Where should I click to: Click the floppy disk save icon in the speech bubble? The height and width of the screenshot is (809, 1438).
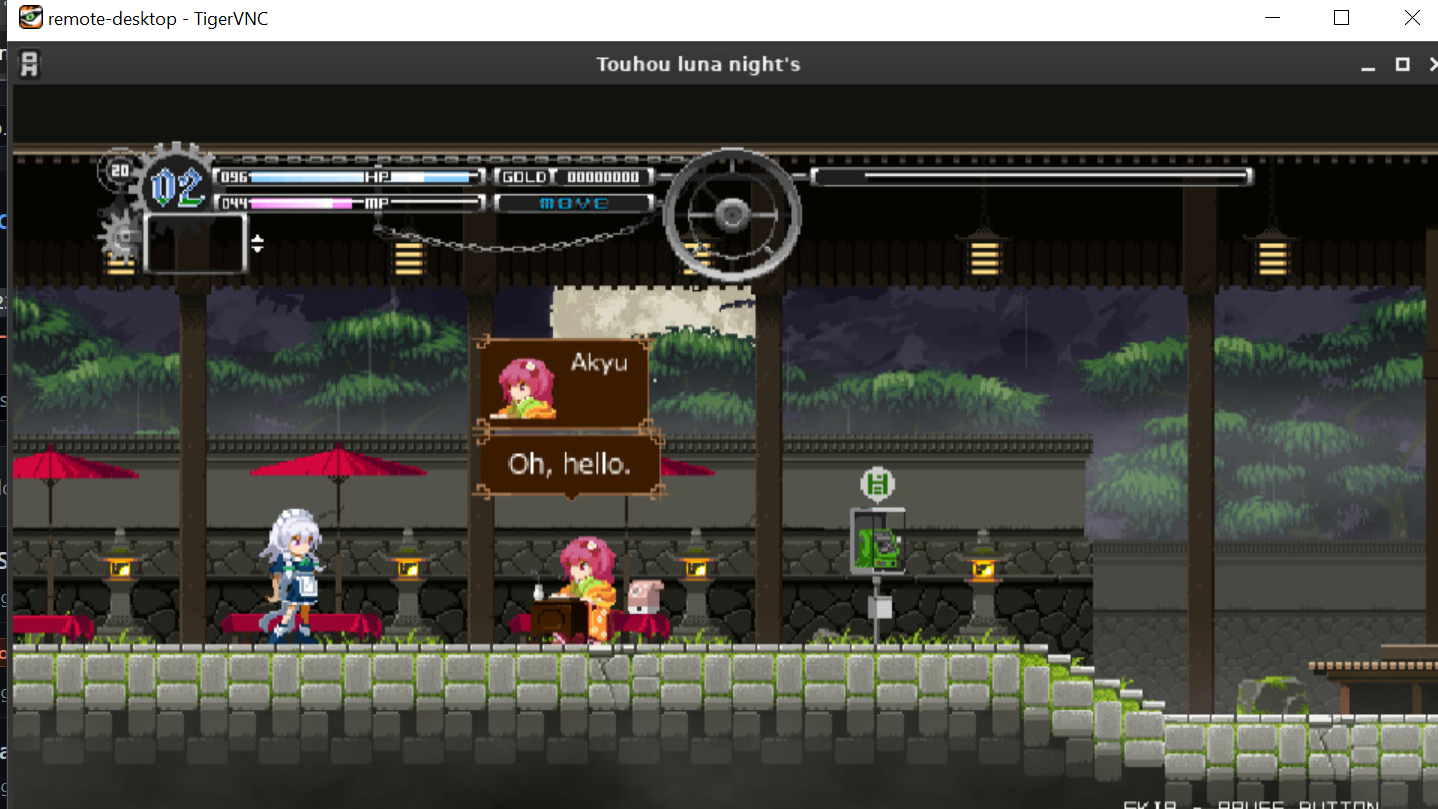click(876, 482)
